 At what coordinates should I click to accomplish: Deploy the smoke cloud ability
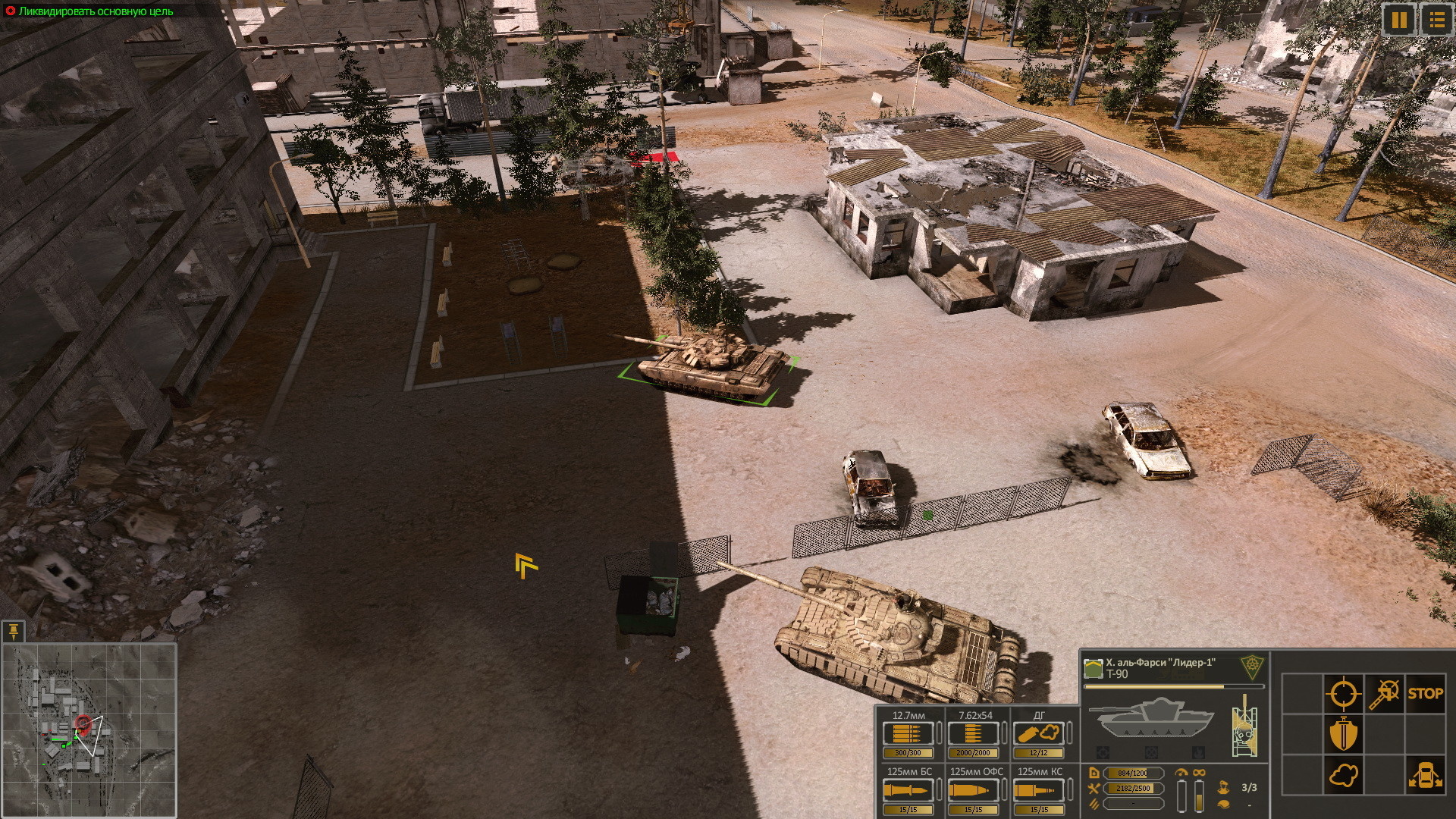pyautogui.click(x=1342, y=776)
